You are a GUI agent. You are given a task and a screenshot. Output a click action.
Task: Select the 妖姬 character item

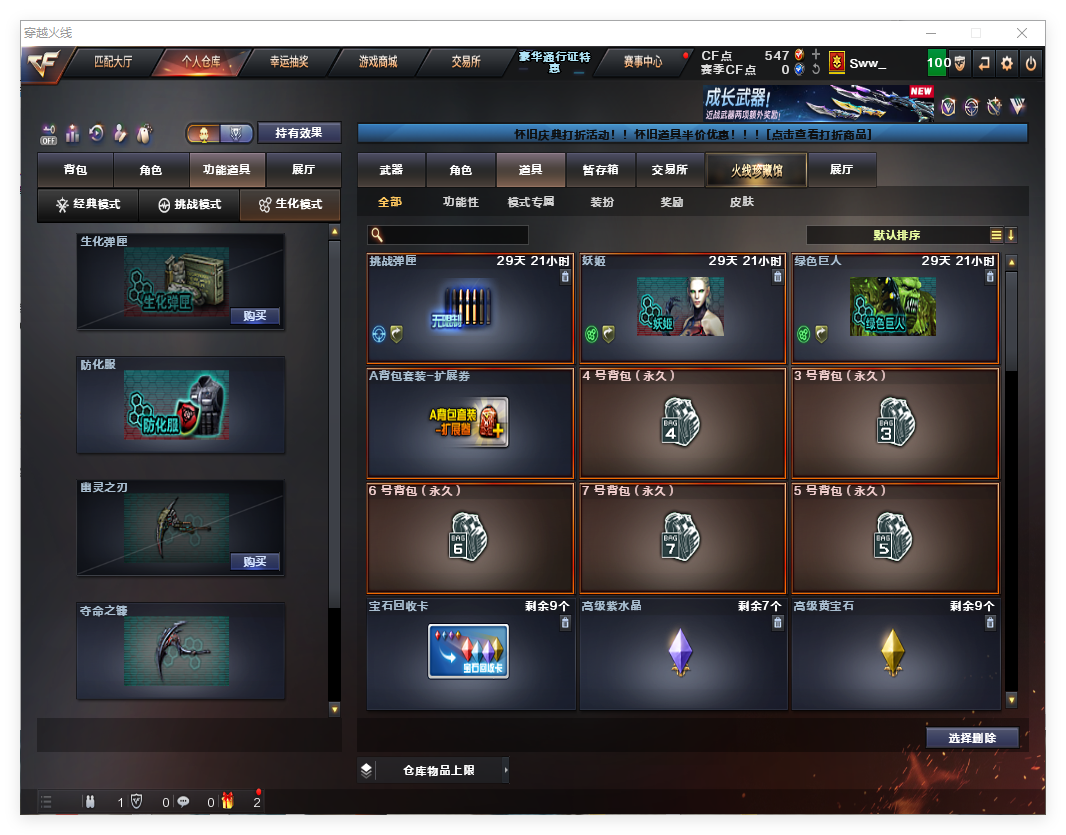[x=680, y=308]
